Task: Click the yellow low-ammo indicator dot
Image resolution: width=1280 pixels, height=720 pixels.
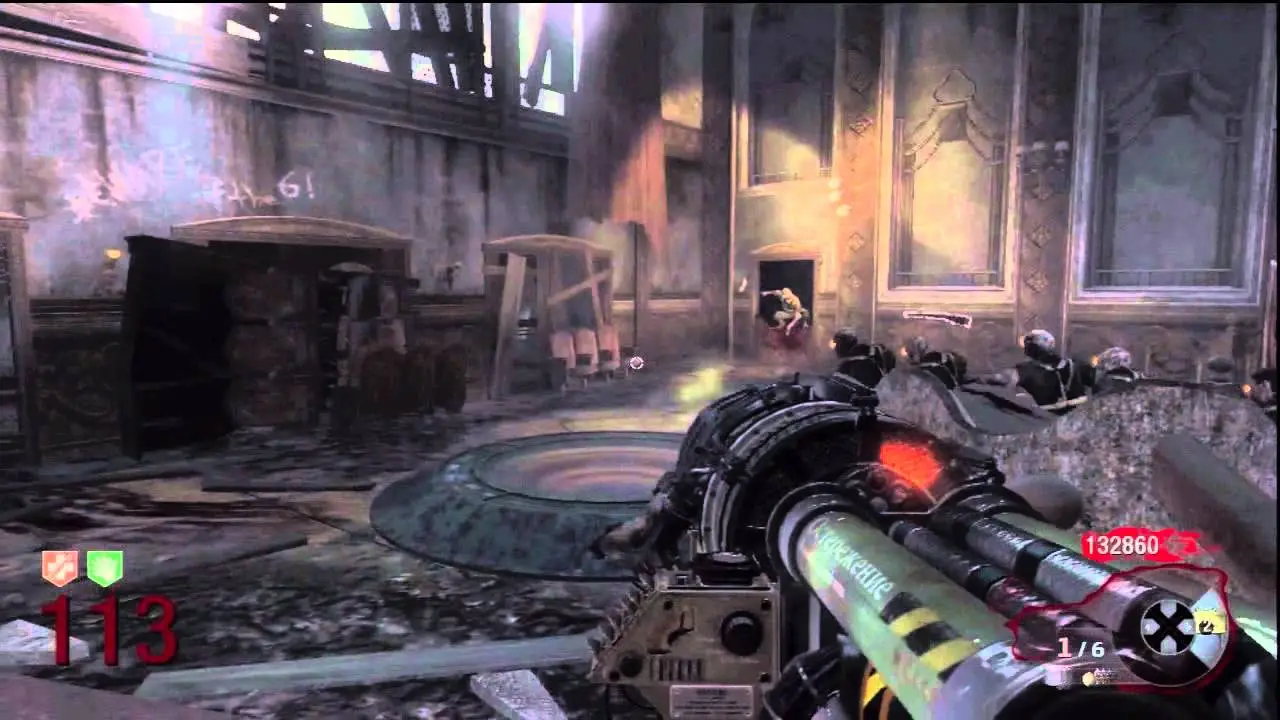Action: click(1089, 677)
